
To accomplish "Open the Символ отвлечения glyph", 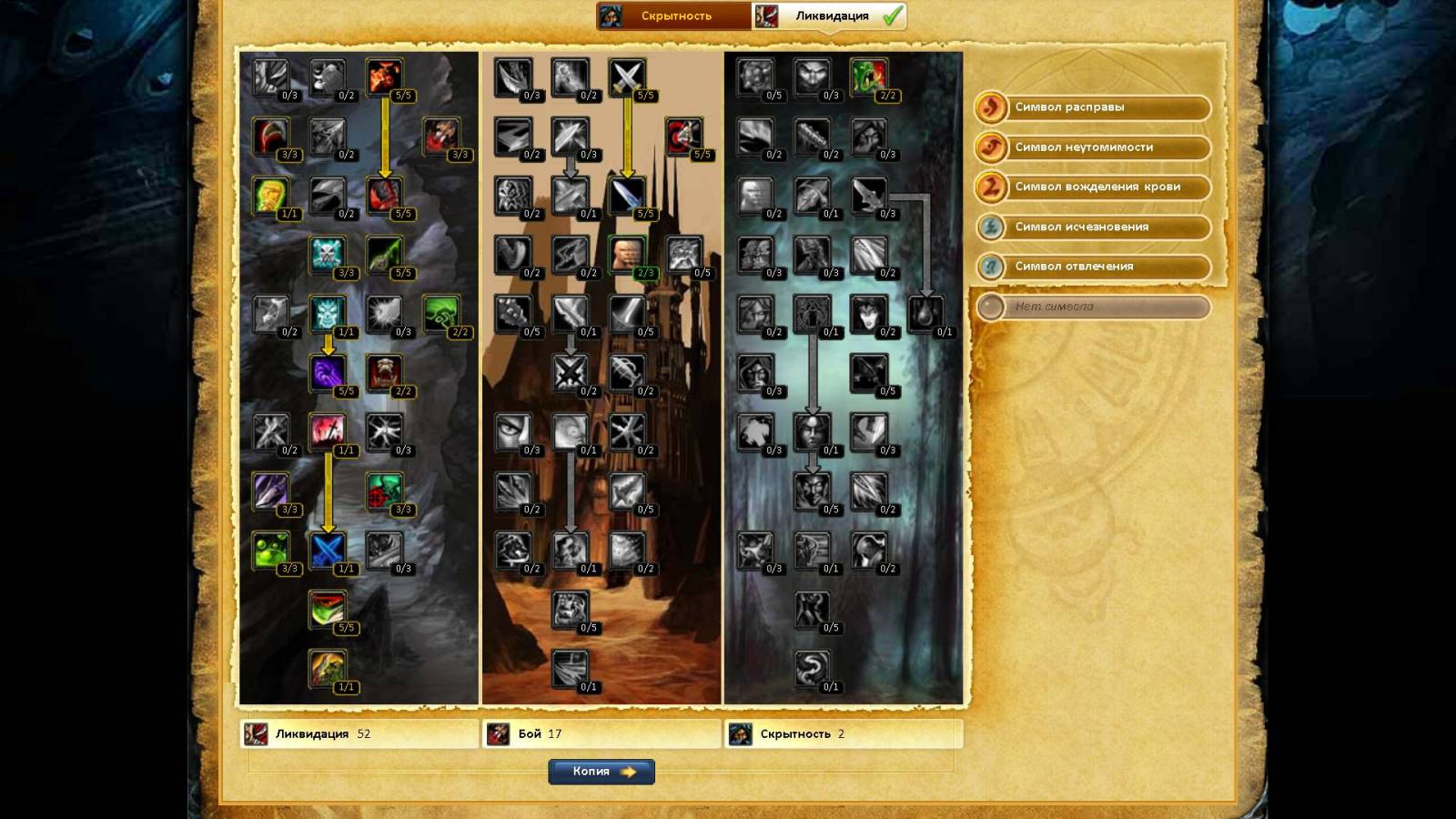I will click(x=1092, y=267).
